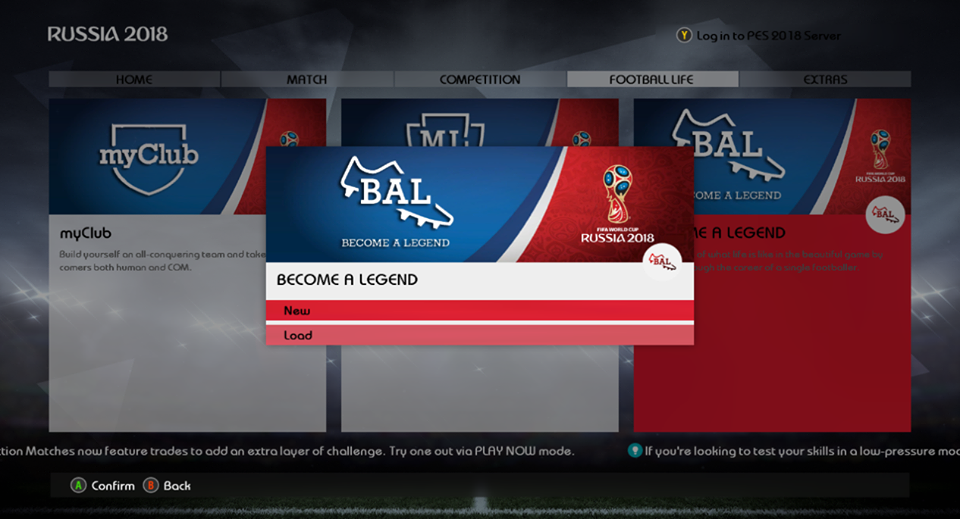Go to the COMPETITION tab
This screenshot has height=519, width=960.
pos(480,79)
